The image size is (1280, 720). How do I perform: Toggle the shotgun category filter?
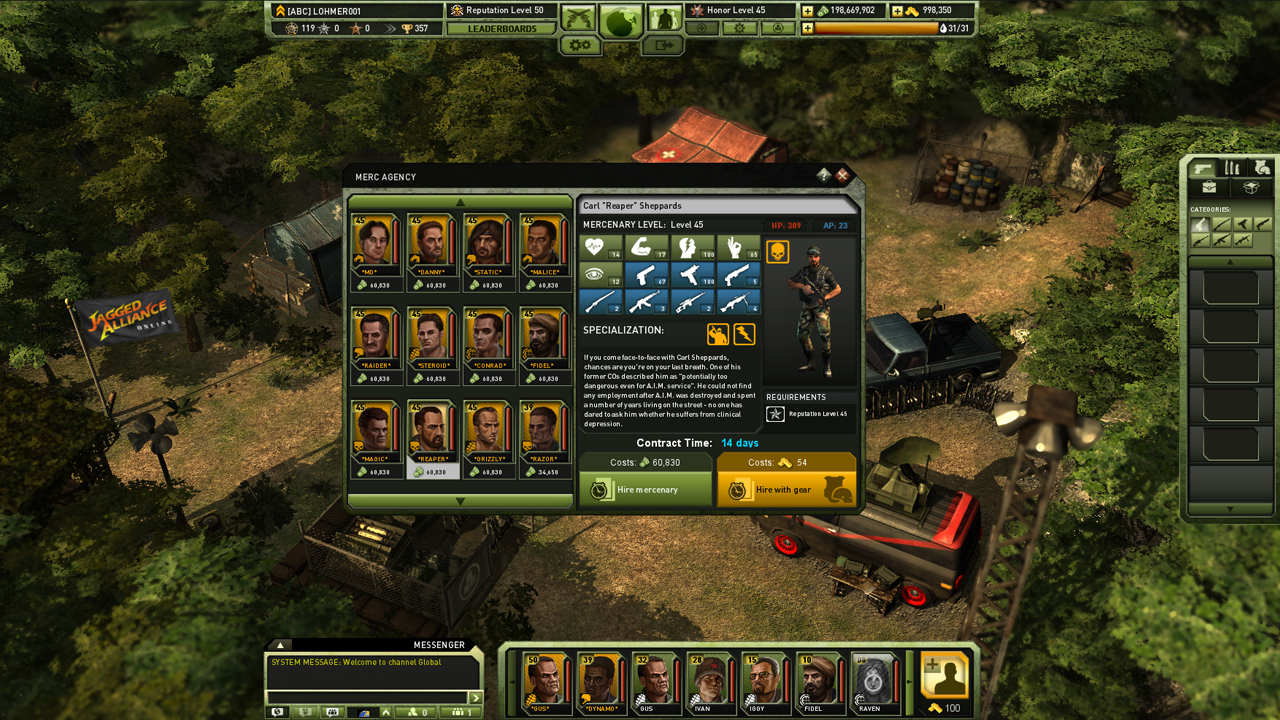click(x=1262, y=225)
